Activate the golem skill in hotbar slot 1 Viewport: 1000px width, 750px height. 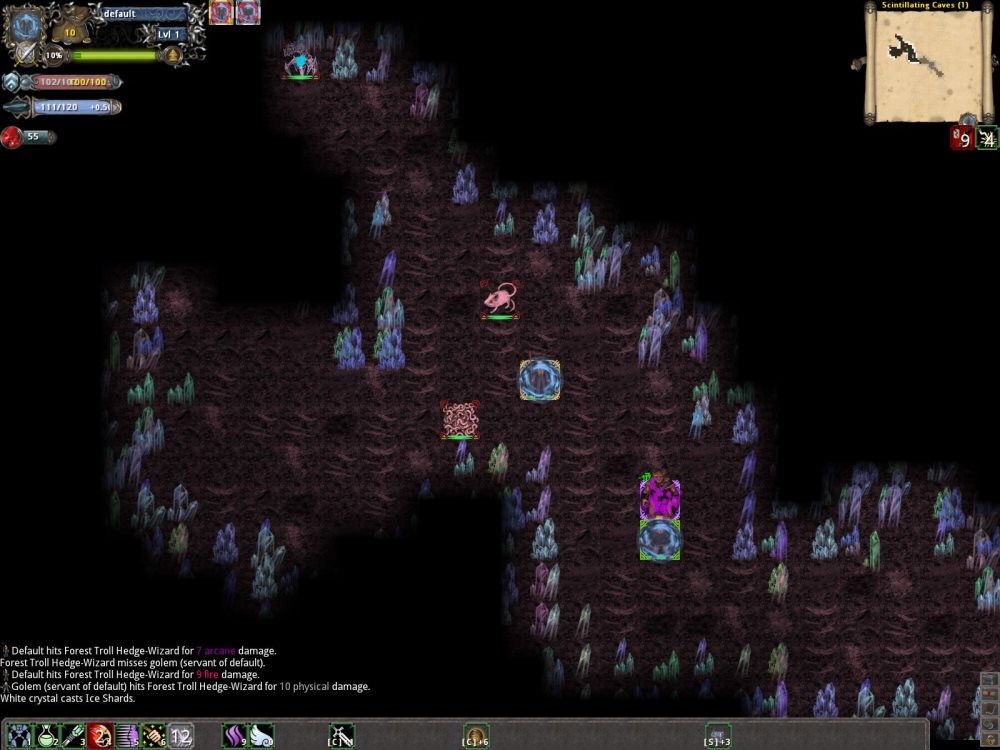(16, 738)
